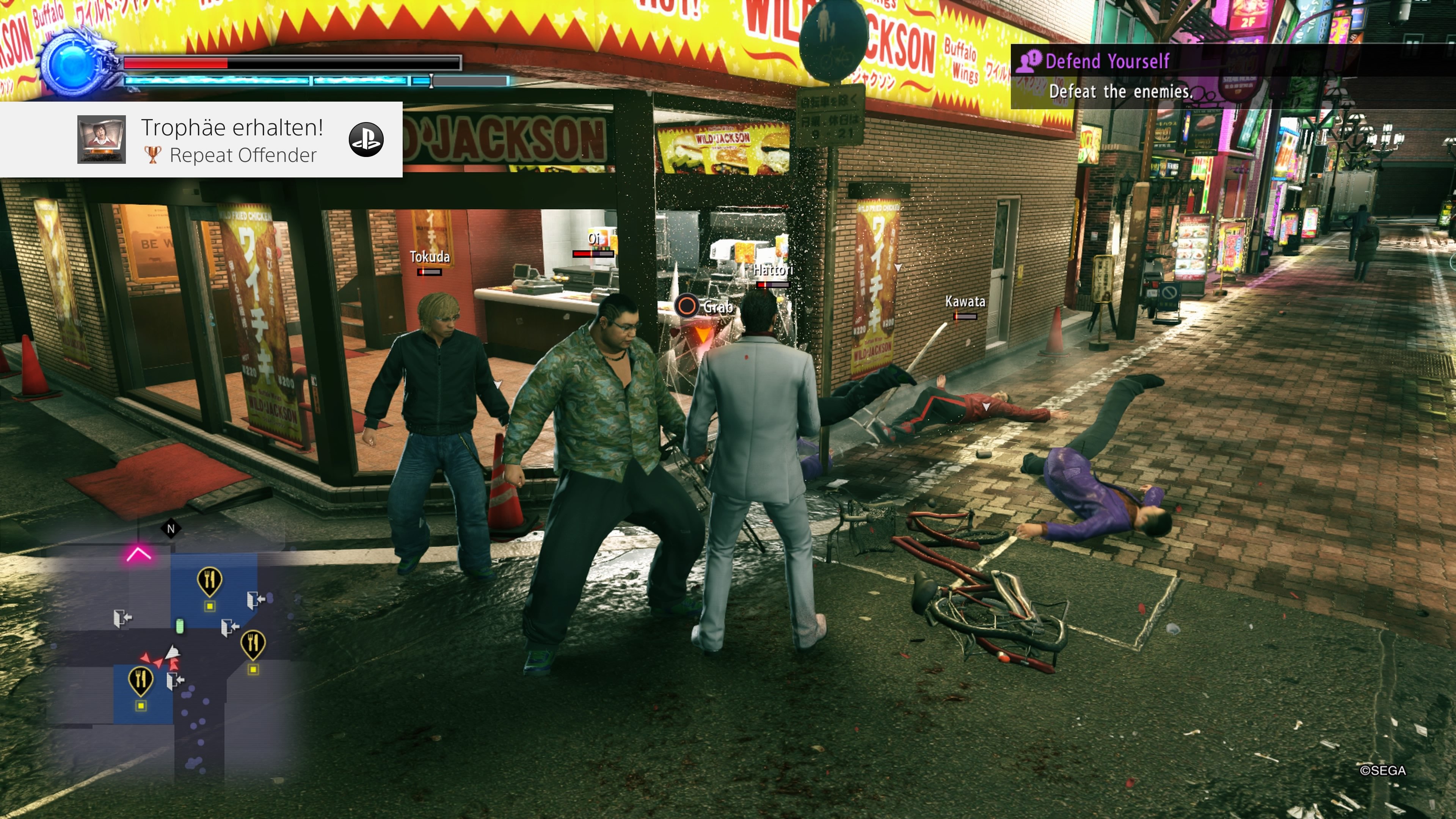1456x819 pixels.
Task: Click the pink player direction chevron on the minimap
Action: click(x=138, y=553)
